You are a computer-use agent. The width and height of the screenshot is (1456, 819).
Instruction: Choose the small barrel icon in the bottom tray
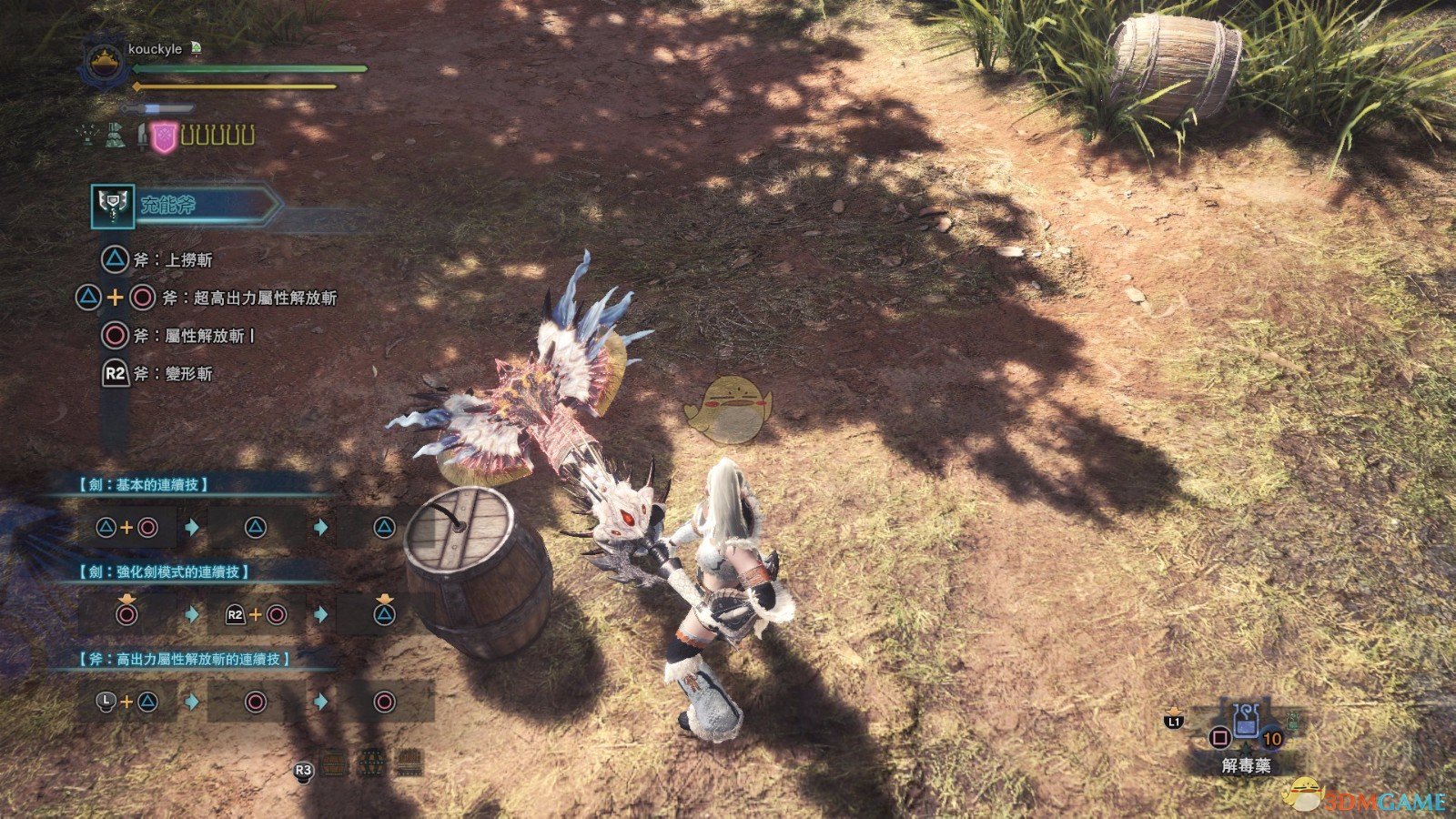point(335,763)
